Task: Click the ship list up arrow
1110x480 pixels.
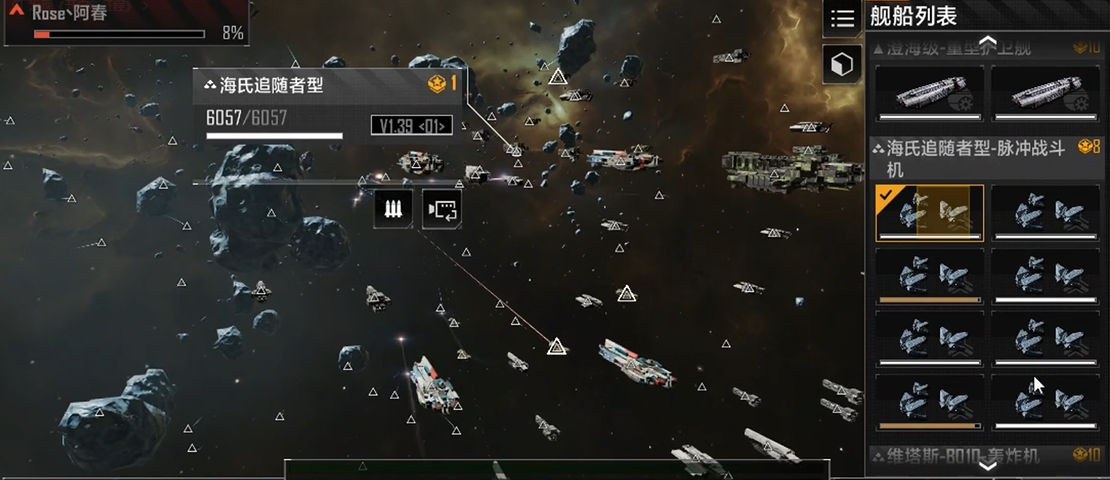Action: (x=987, y=41)
